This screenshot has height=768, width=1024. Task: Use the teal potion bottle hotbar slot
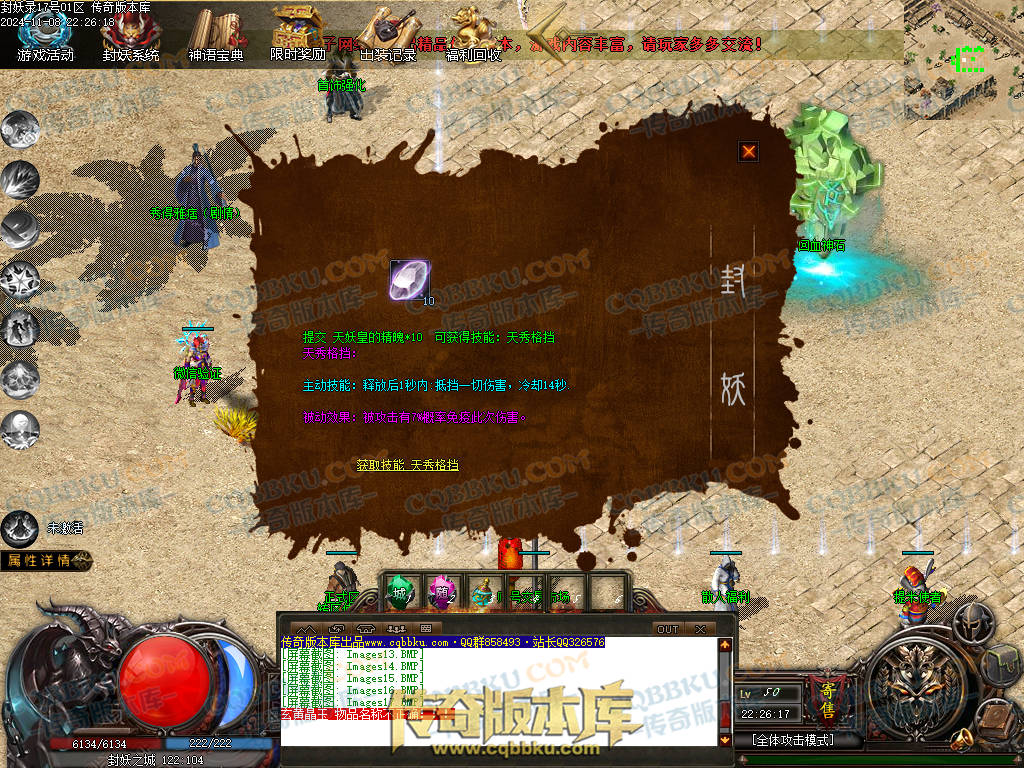(x=482, y=592)
